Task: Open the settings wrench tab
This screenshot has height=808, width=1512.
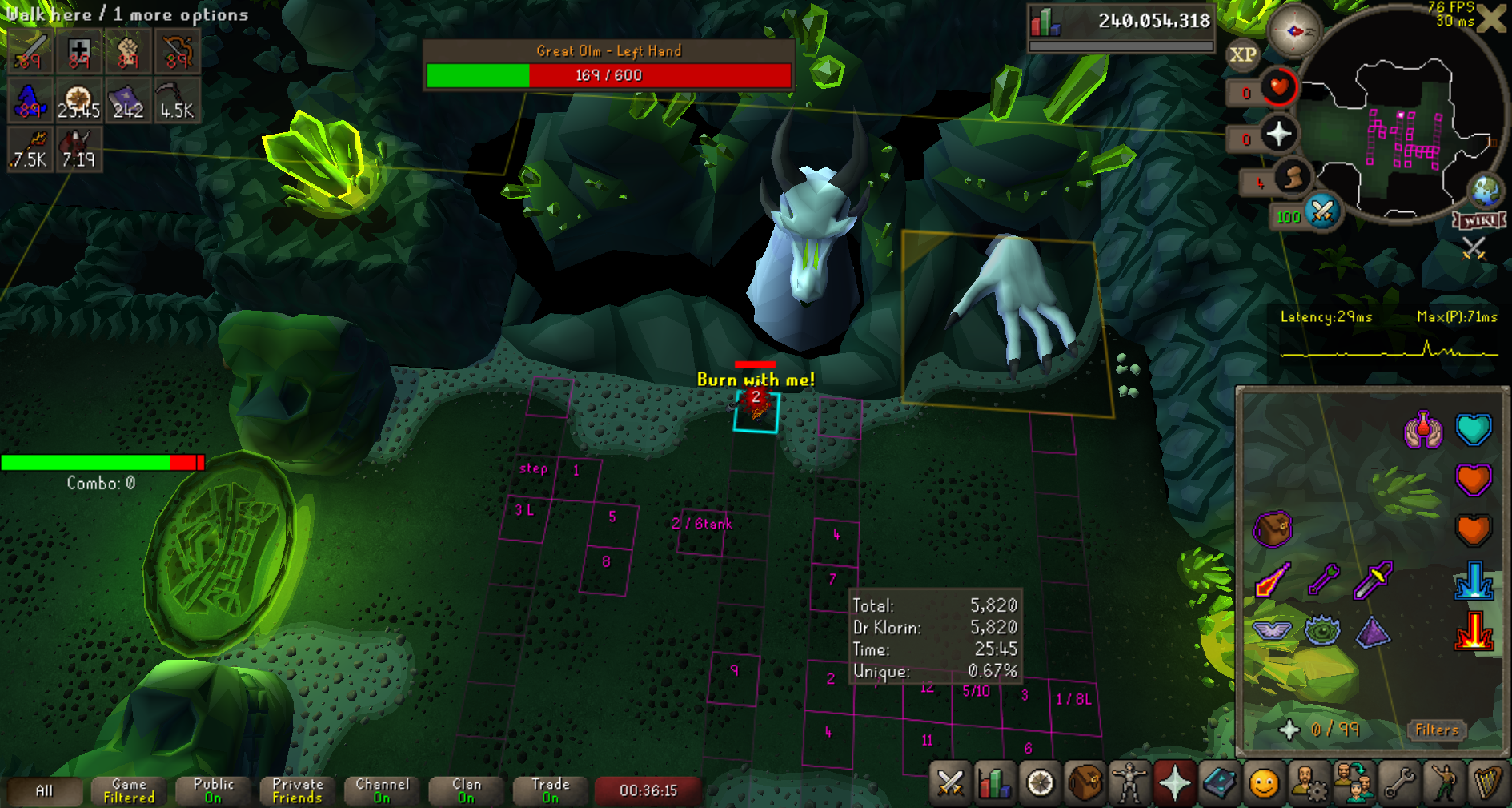Action: [1398, 783]
